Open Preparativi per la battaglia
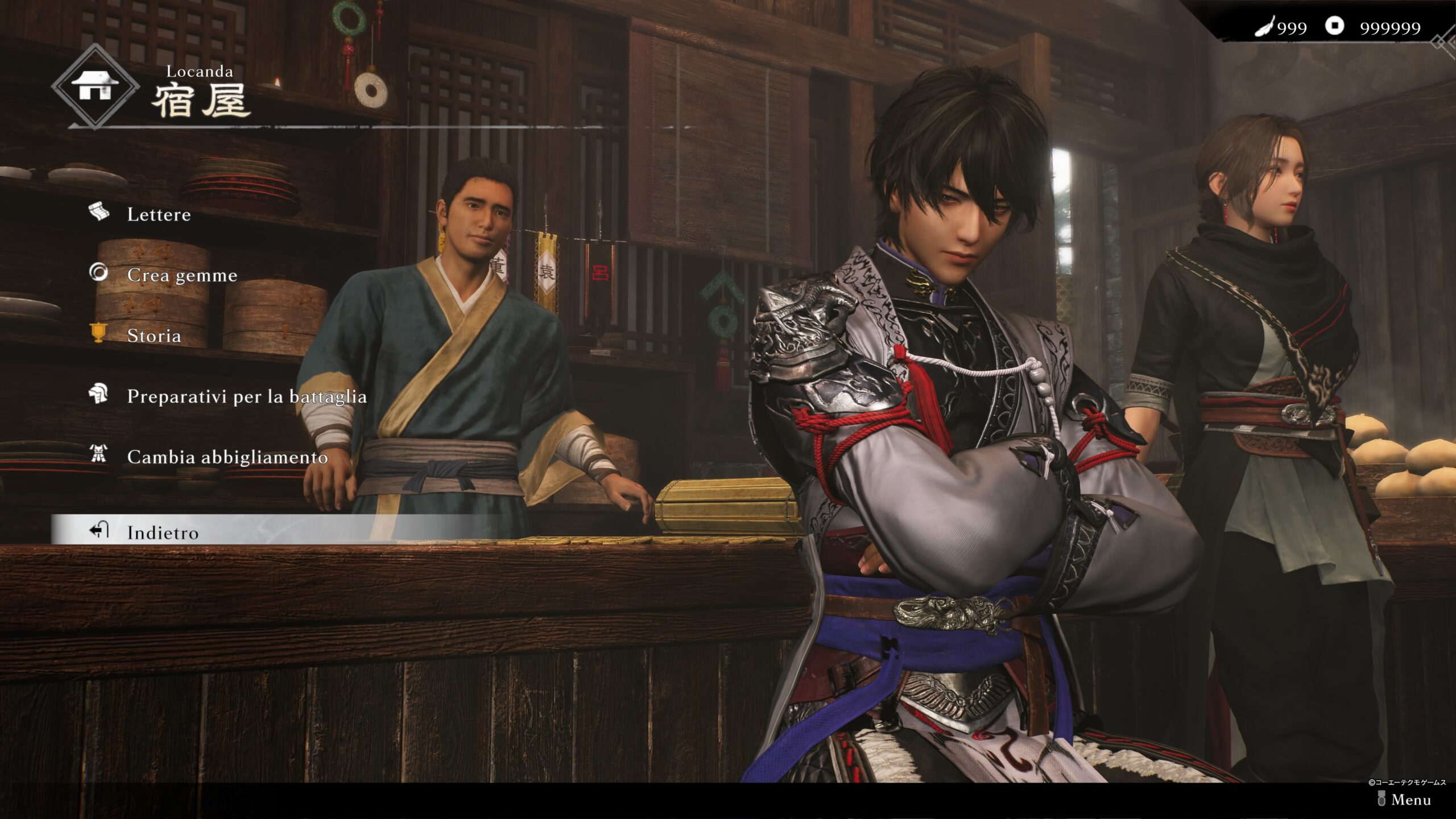 (x=246, y=396)
